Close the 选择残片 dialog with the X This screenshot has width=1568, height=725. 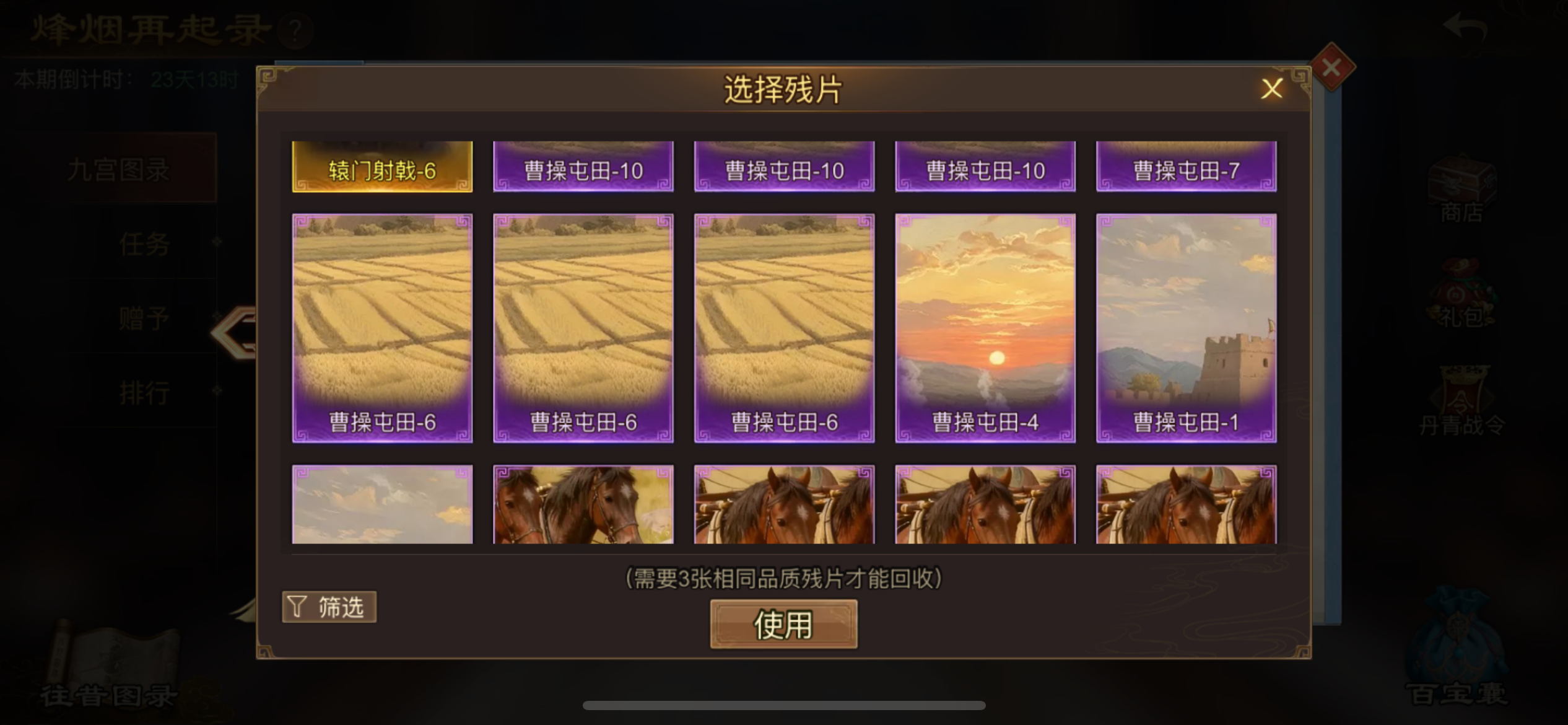tap(1272, 89)
